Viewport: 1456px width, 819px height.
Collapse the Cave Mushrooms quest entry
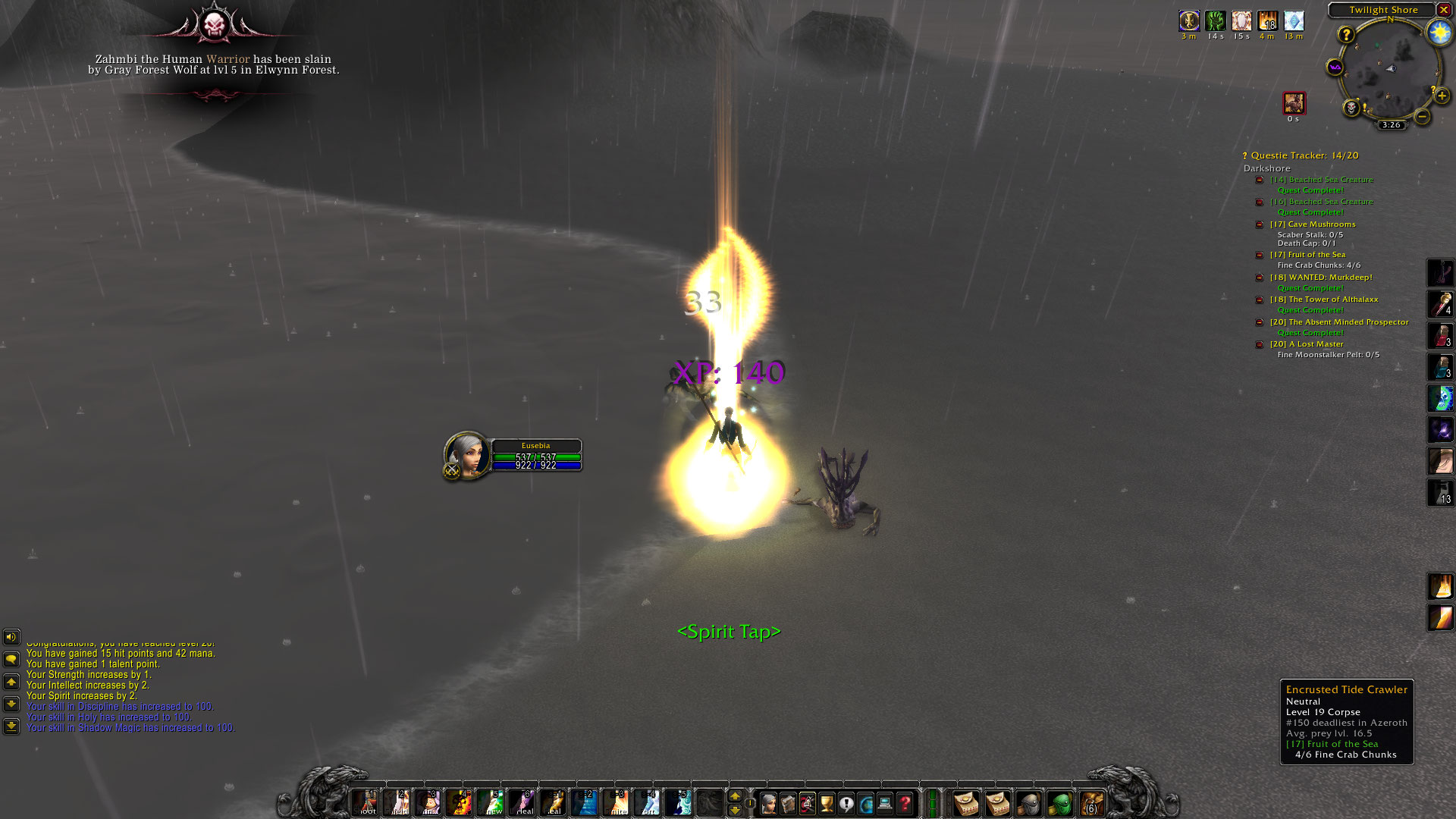click(1260, 224)
